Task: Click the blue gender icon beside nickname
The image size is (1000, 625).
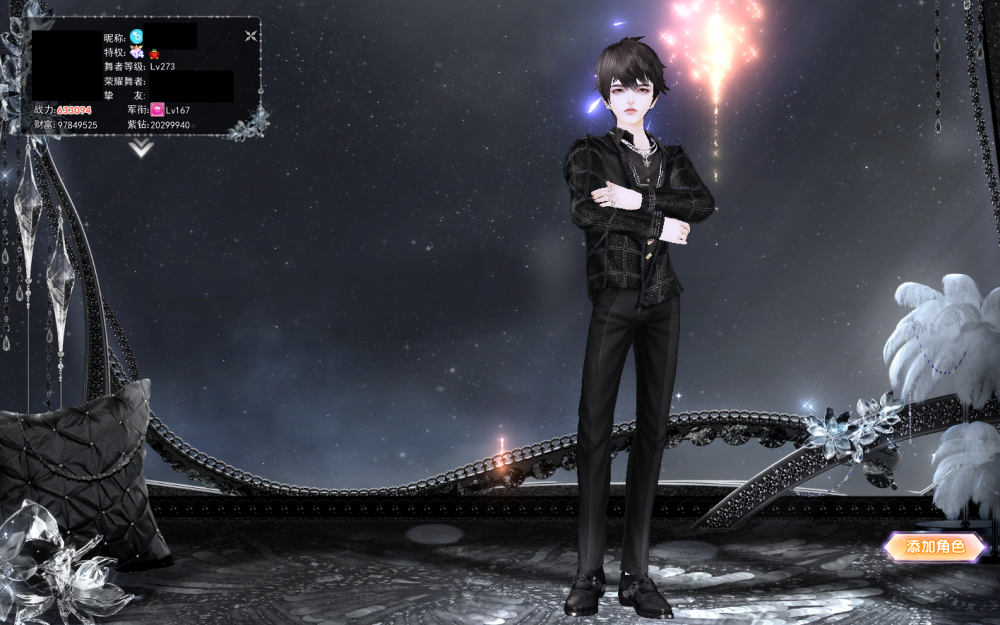Action: point(137,37)
